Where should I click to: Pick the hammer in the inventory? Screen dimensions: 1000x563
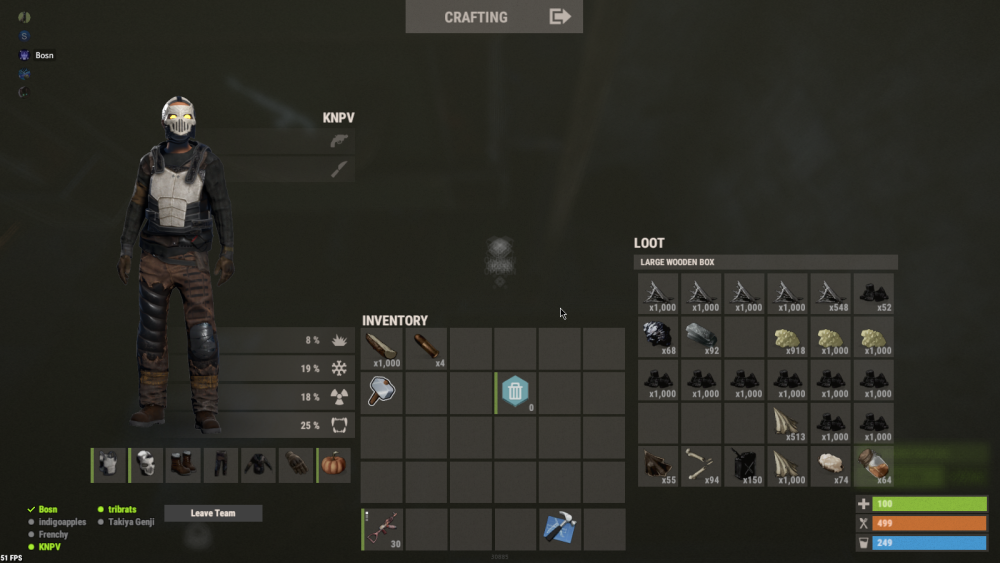pyautogui.click(x=382, y=392)
